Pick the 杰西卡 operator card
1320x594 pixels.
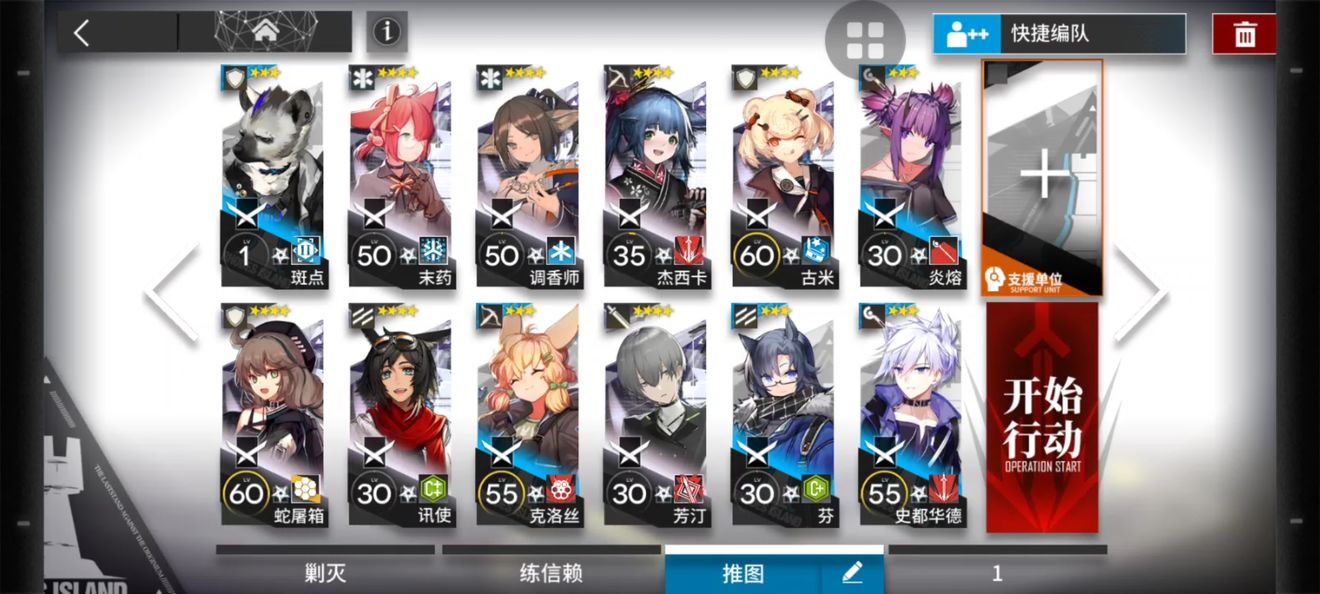(x=655, y=177)
